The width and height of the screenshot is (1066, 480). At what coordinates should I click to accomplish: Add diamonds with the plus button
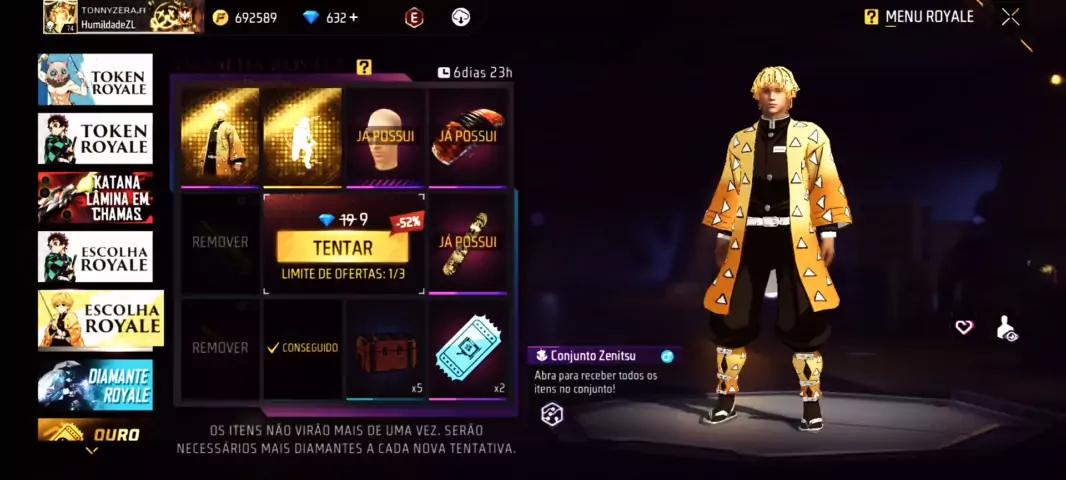(354, 17)
